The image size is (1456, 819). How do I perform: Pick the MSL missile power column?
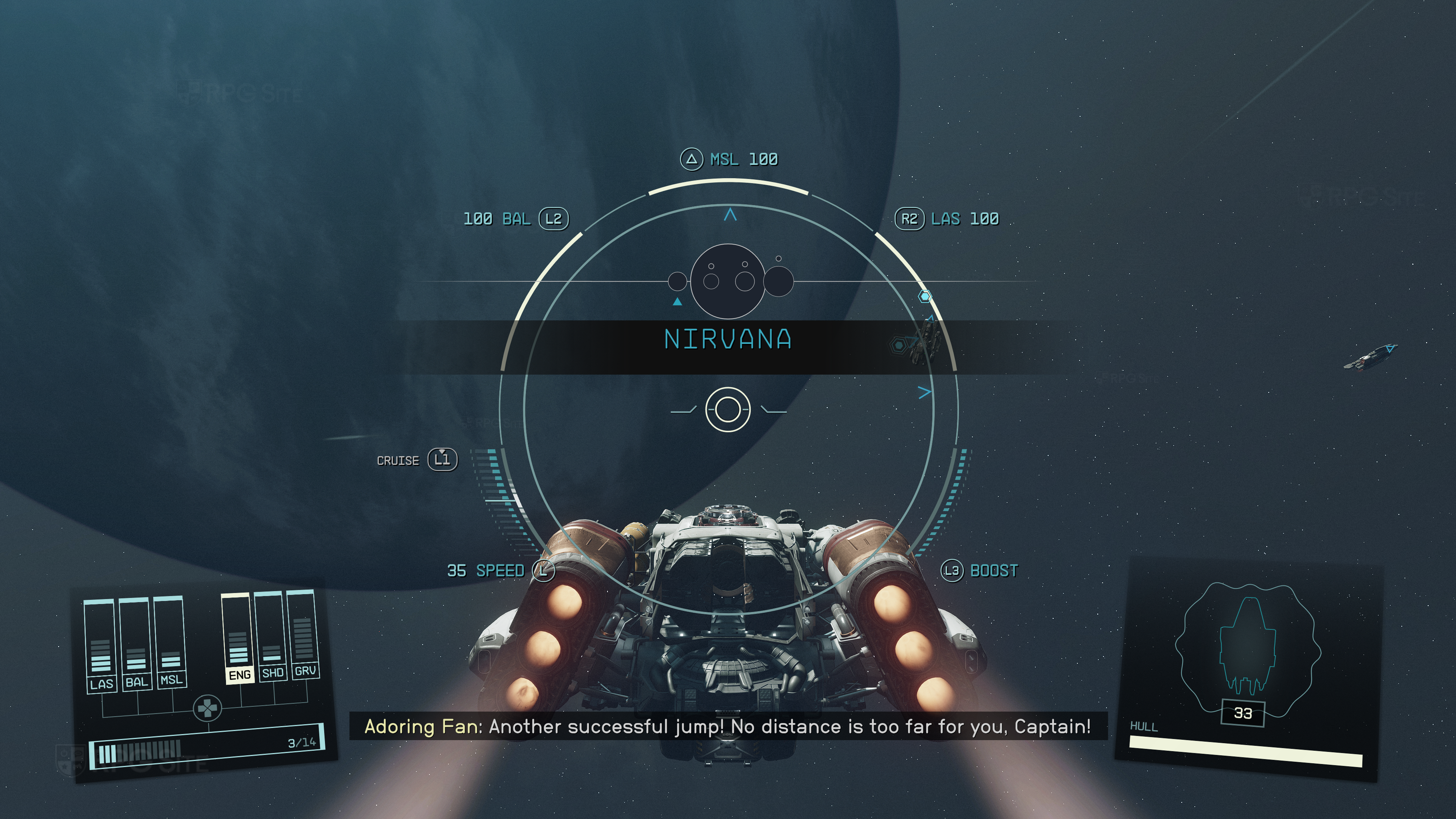[169, 640]
